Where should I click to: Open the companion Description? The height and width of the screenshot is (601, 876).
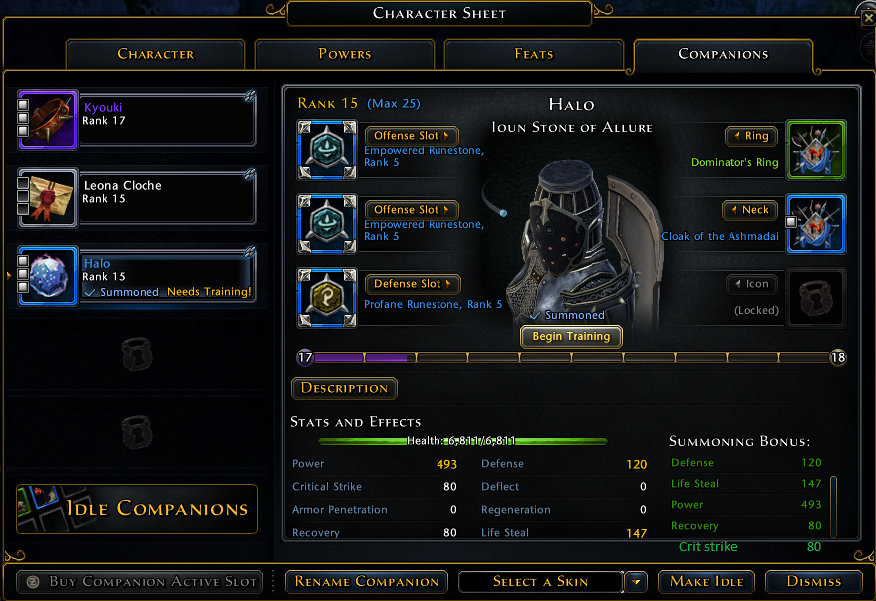point(344,388)
